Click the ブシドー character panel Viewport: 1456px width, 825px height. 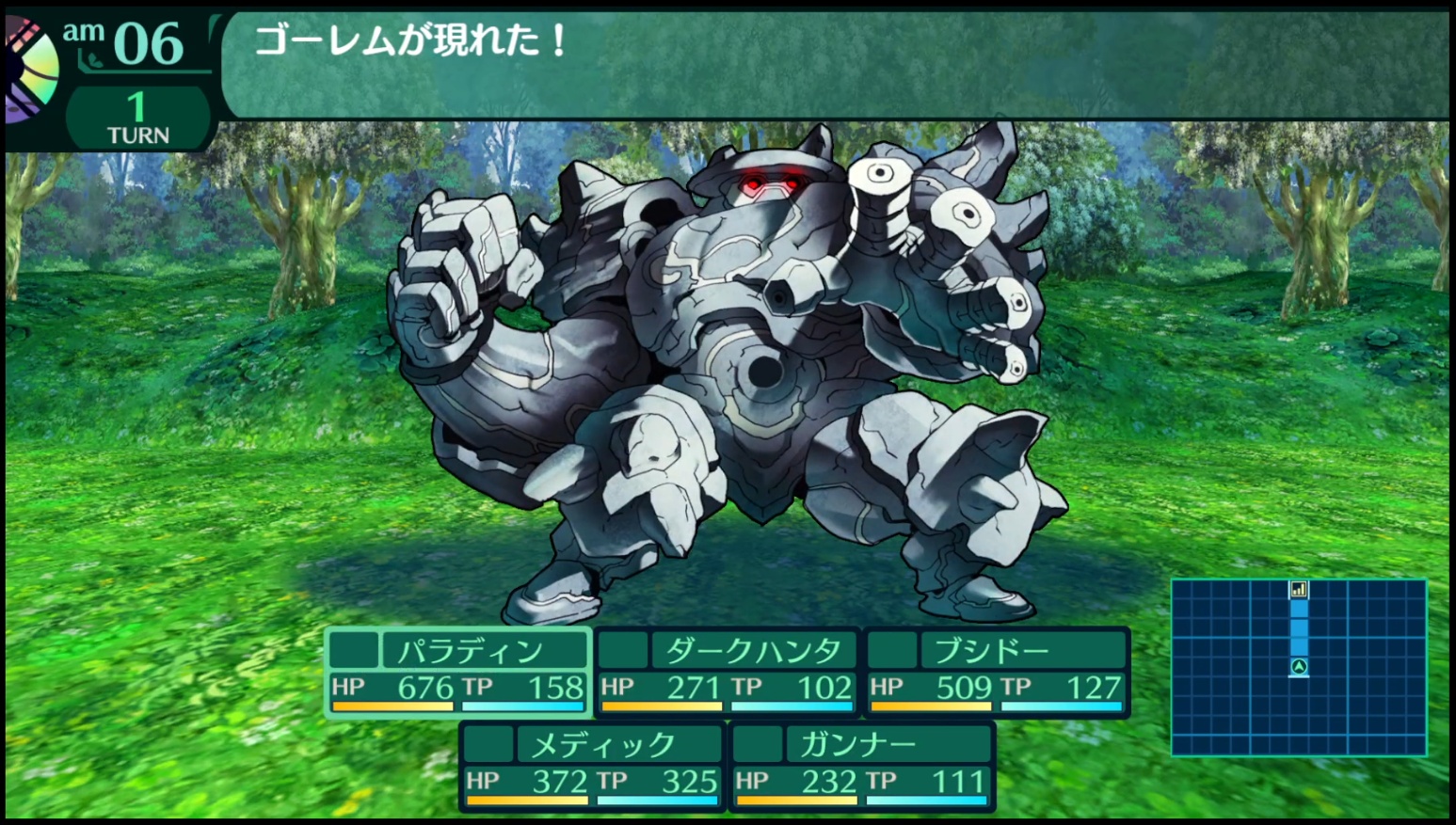997,673
